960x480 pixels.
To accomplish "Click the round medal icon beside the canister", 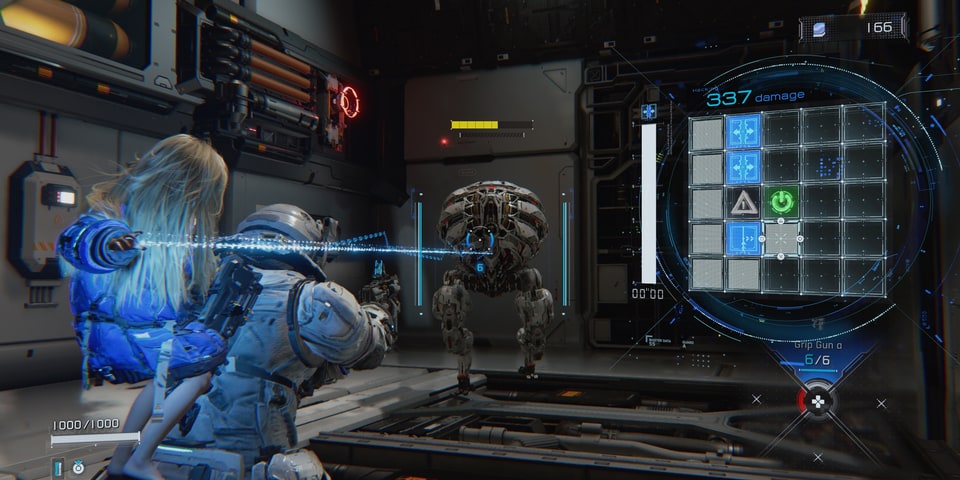I will (78, 467).
